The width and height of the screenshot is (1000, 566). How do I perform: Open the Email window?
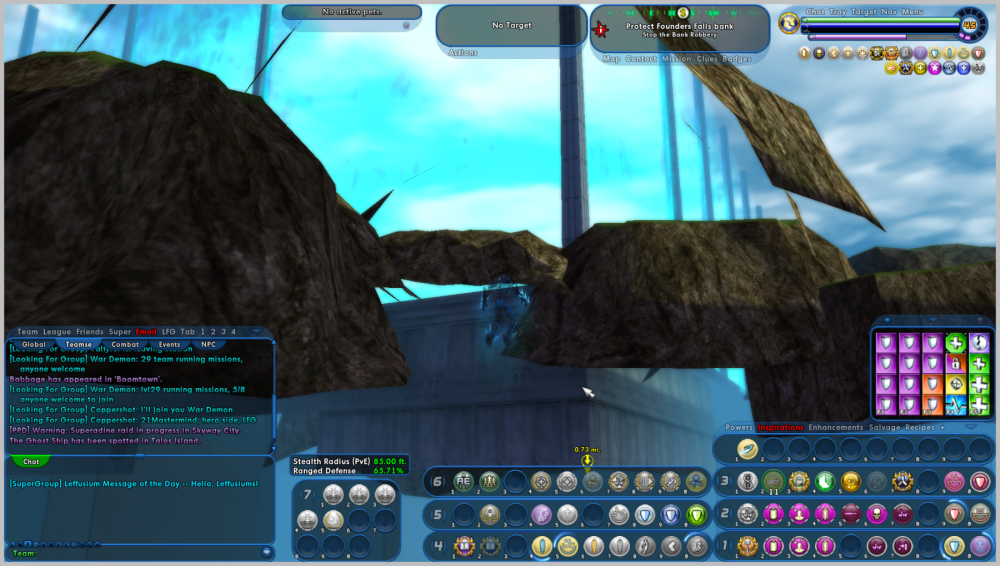(146, 332)
